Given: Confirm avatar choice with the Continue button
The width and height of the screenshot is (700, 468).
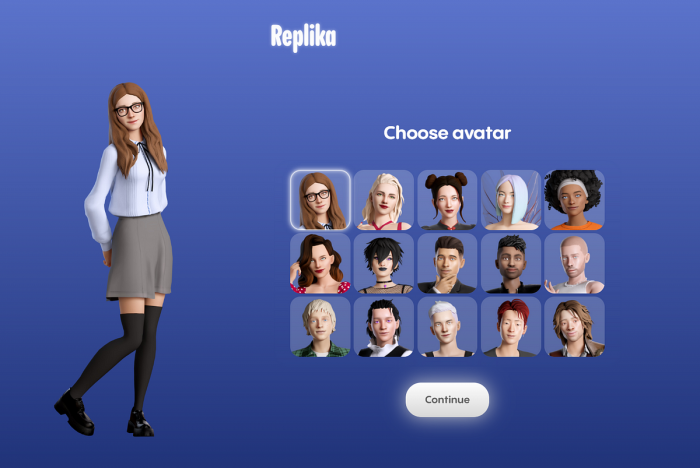Looking at the screenshot, I should [447, 400].
